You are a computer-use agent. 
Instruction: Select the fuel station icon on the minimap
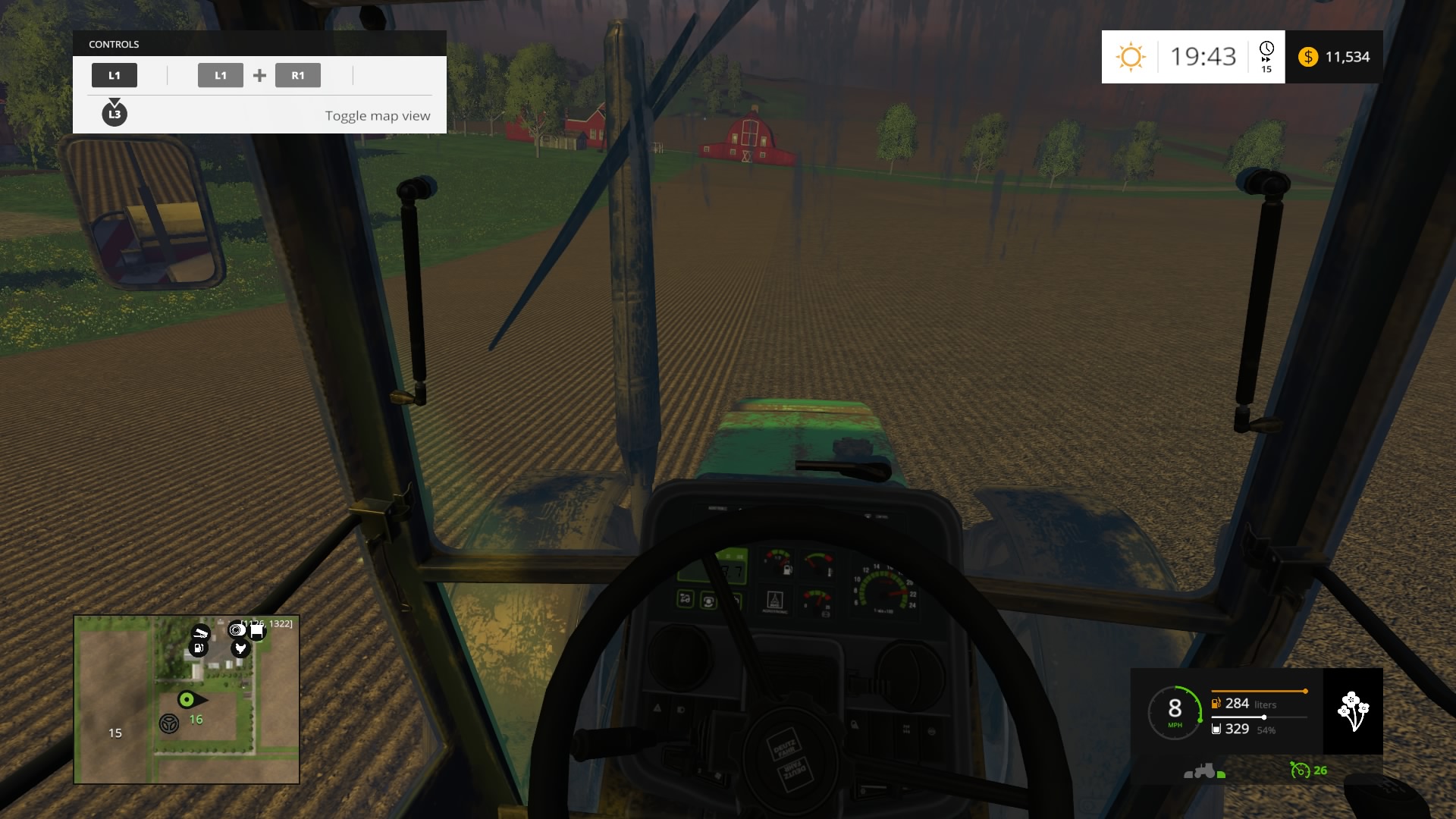pos(198,648)
